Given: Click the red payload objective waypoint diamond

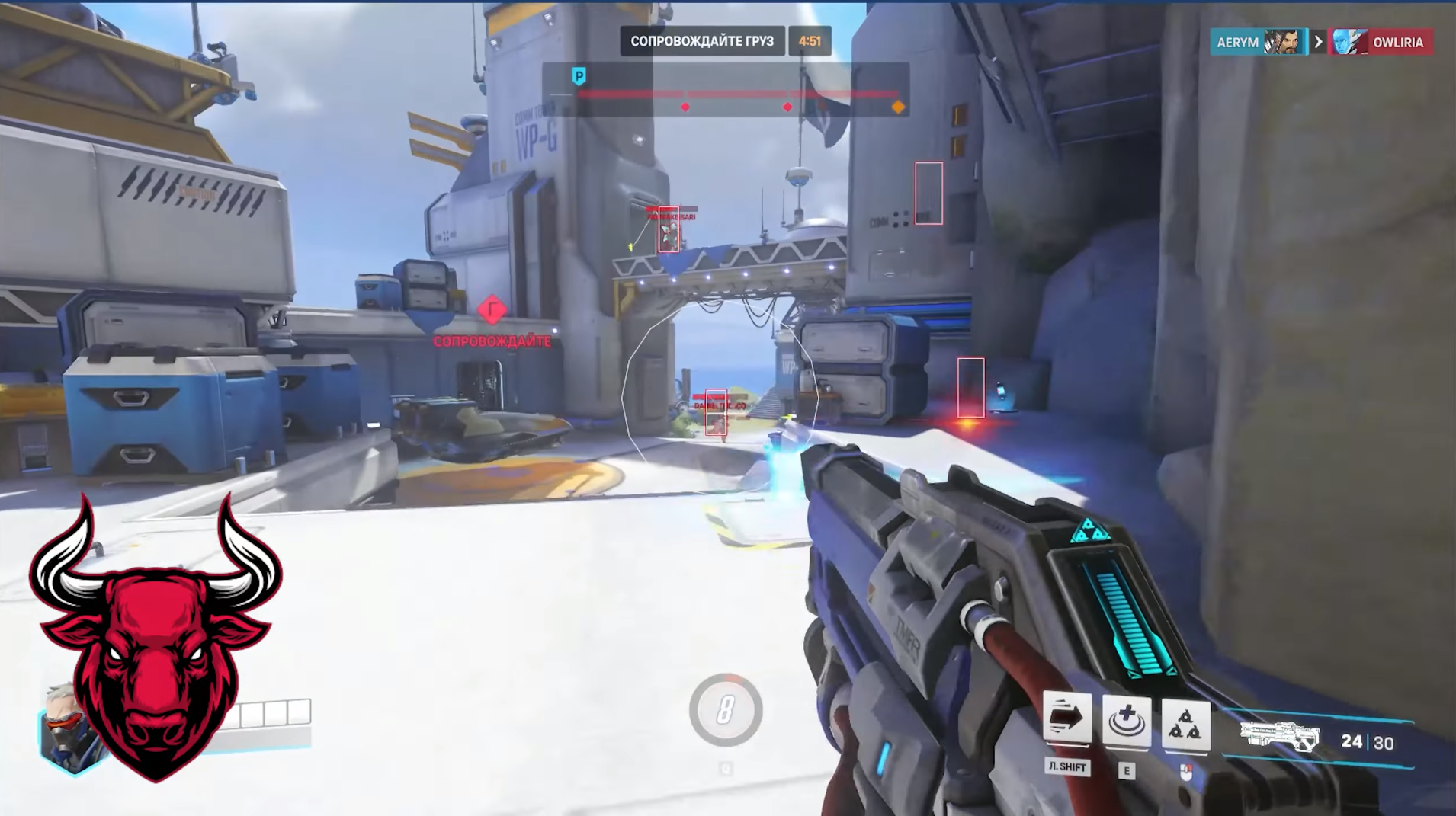Looking at the screenshot, I should 492,310.
